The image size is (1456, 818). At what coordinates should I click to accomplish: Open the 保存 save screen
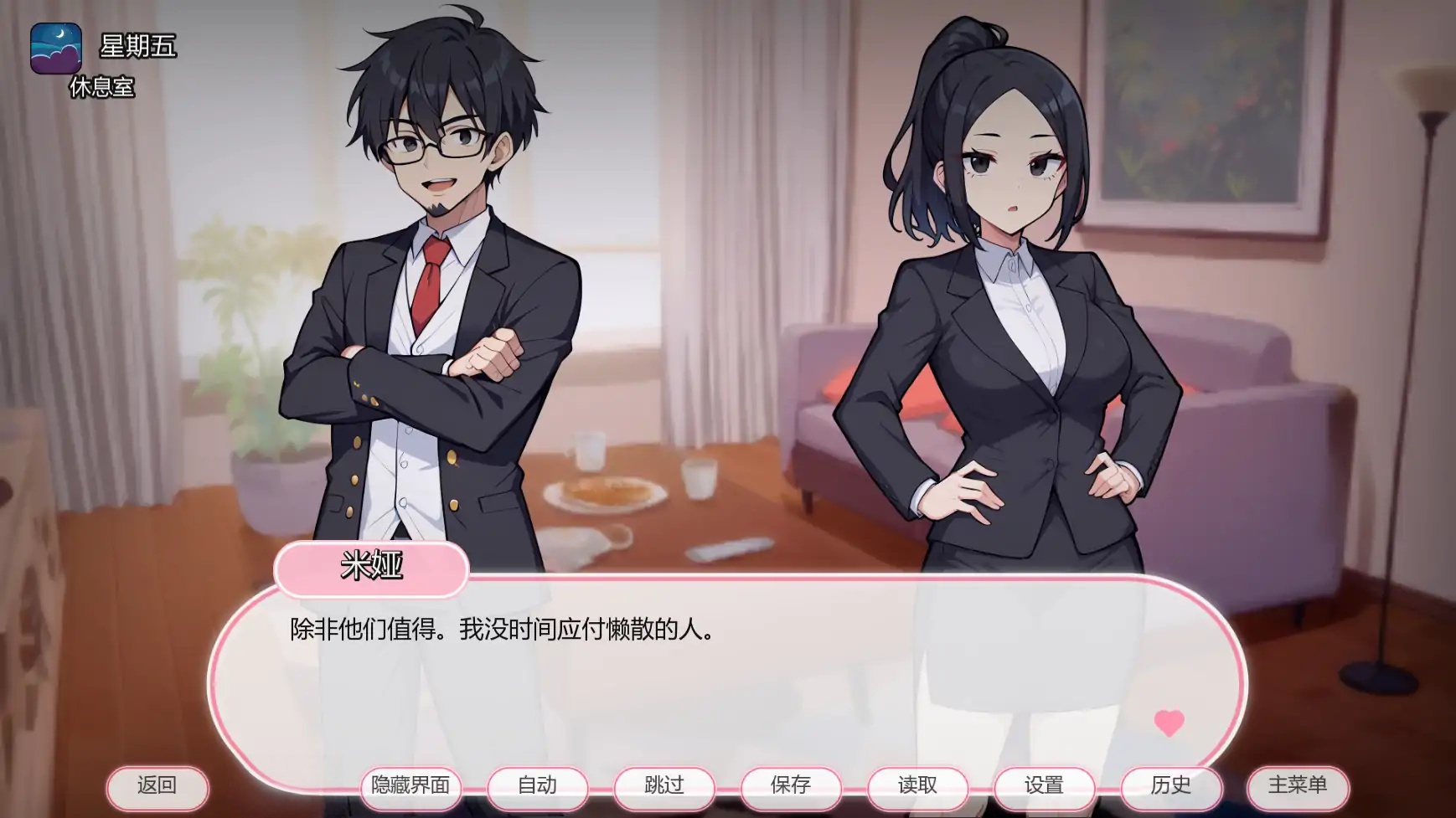coord(791,787)
